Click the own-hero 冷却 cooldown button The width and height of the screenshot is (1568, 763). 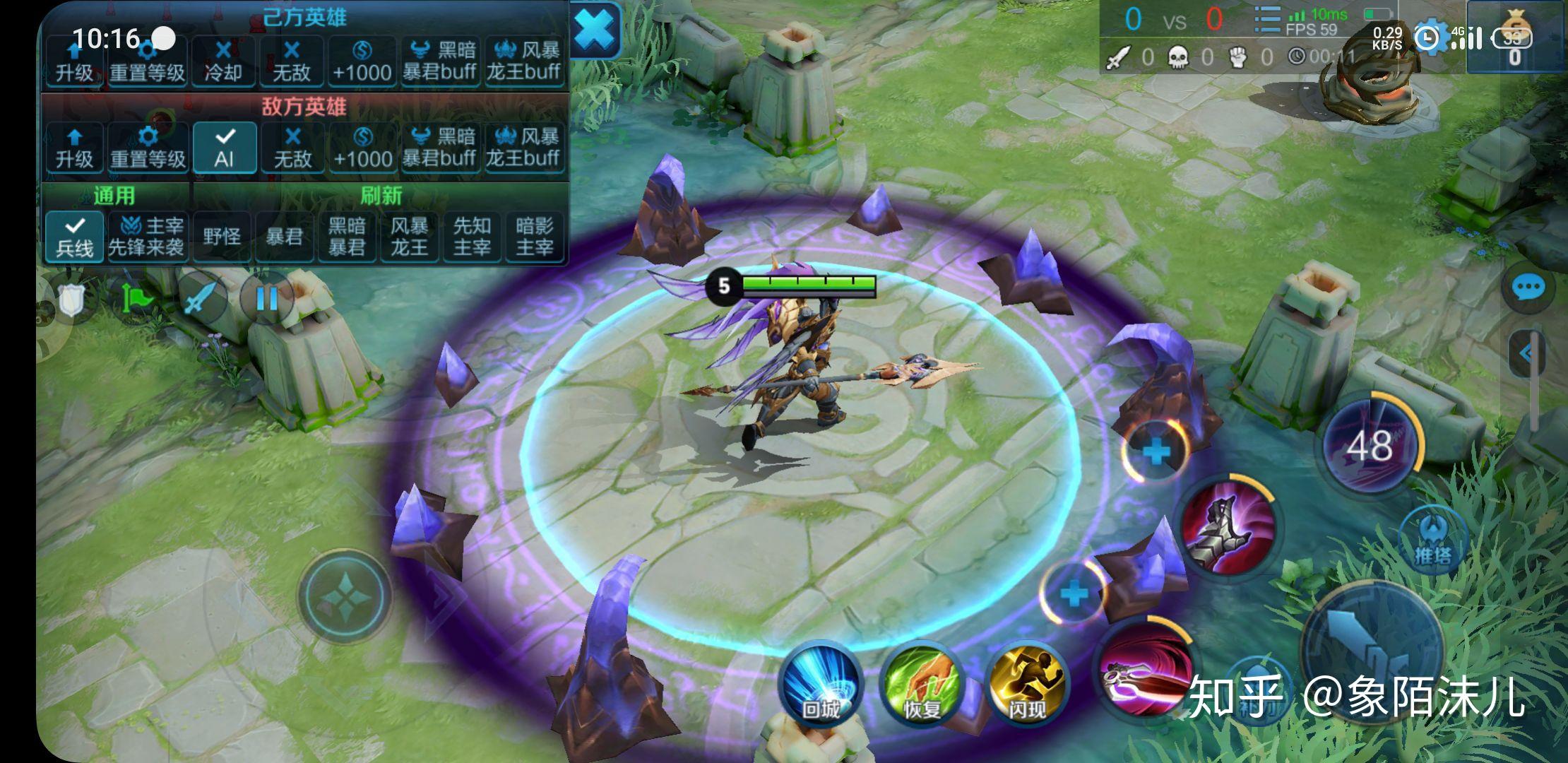coord(222,61)
